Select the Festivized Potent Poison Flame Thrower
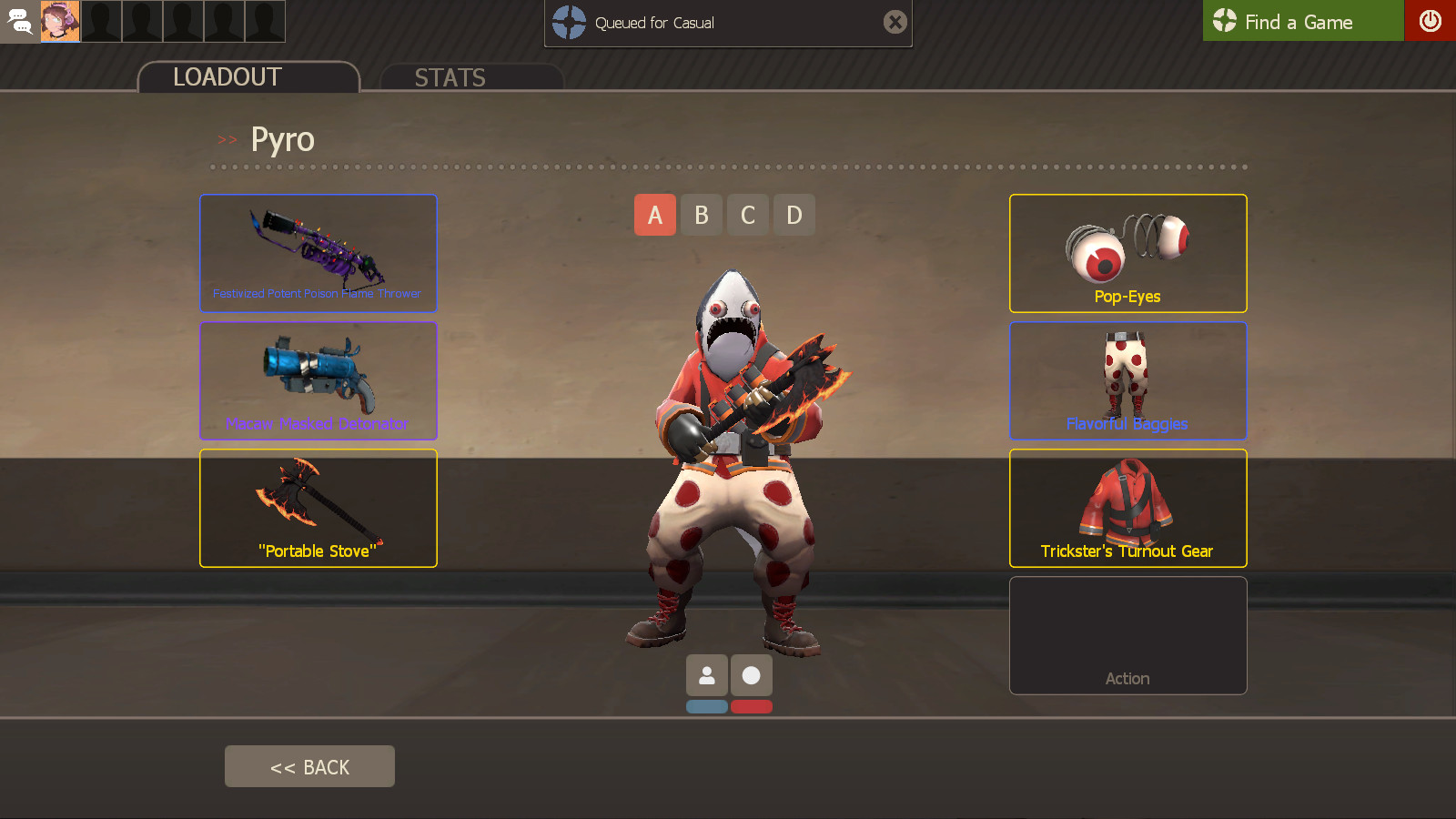Screen dimensions: 1456x819 pyautogui.click(x=318, y=253)
